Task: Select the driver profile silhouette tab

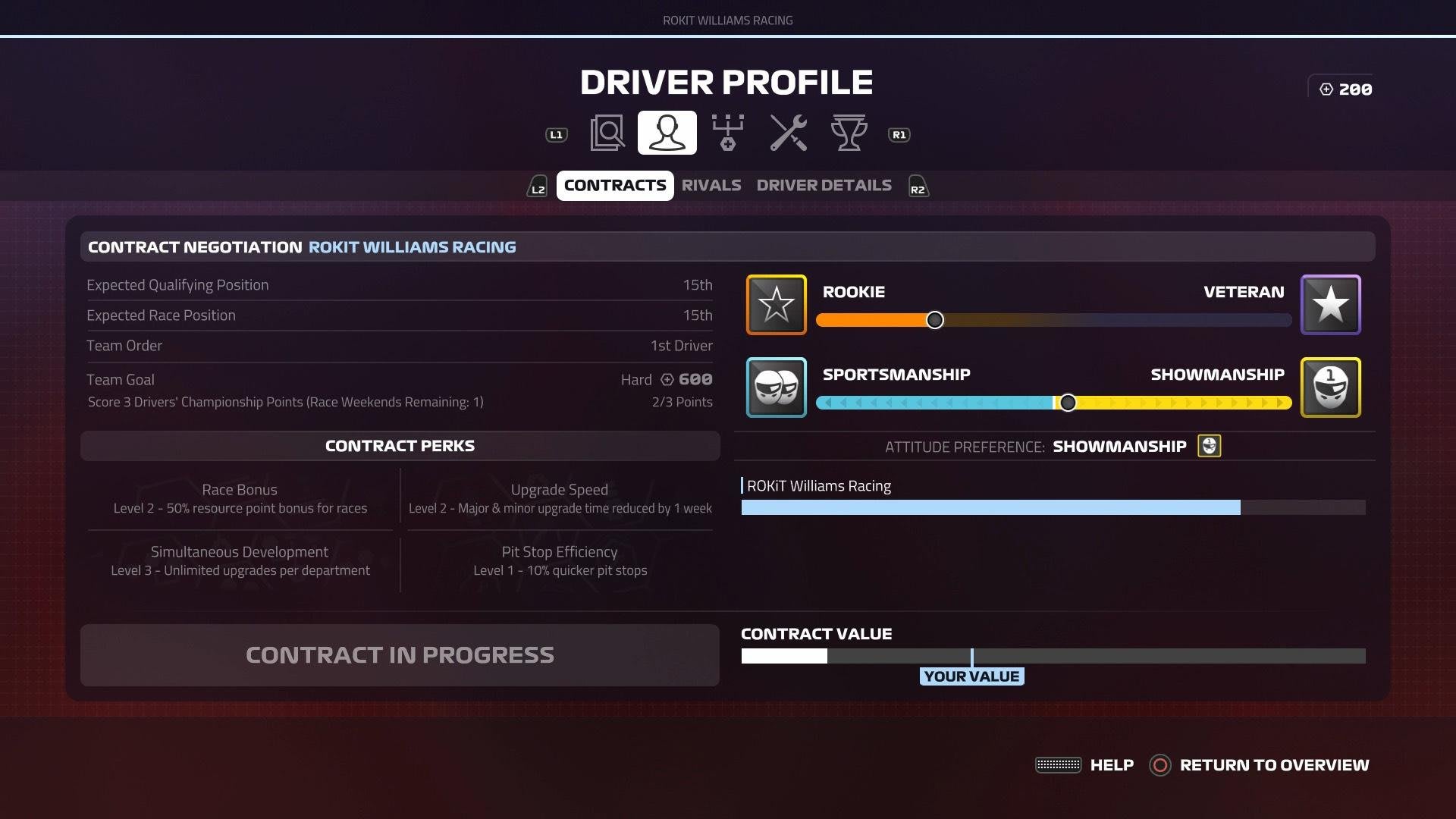Action: pos(667,133)
